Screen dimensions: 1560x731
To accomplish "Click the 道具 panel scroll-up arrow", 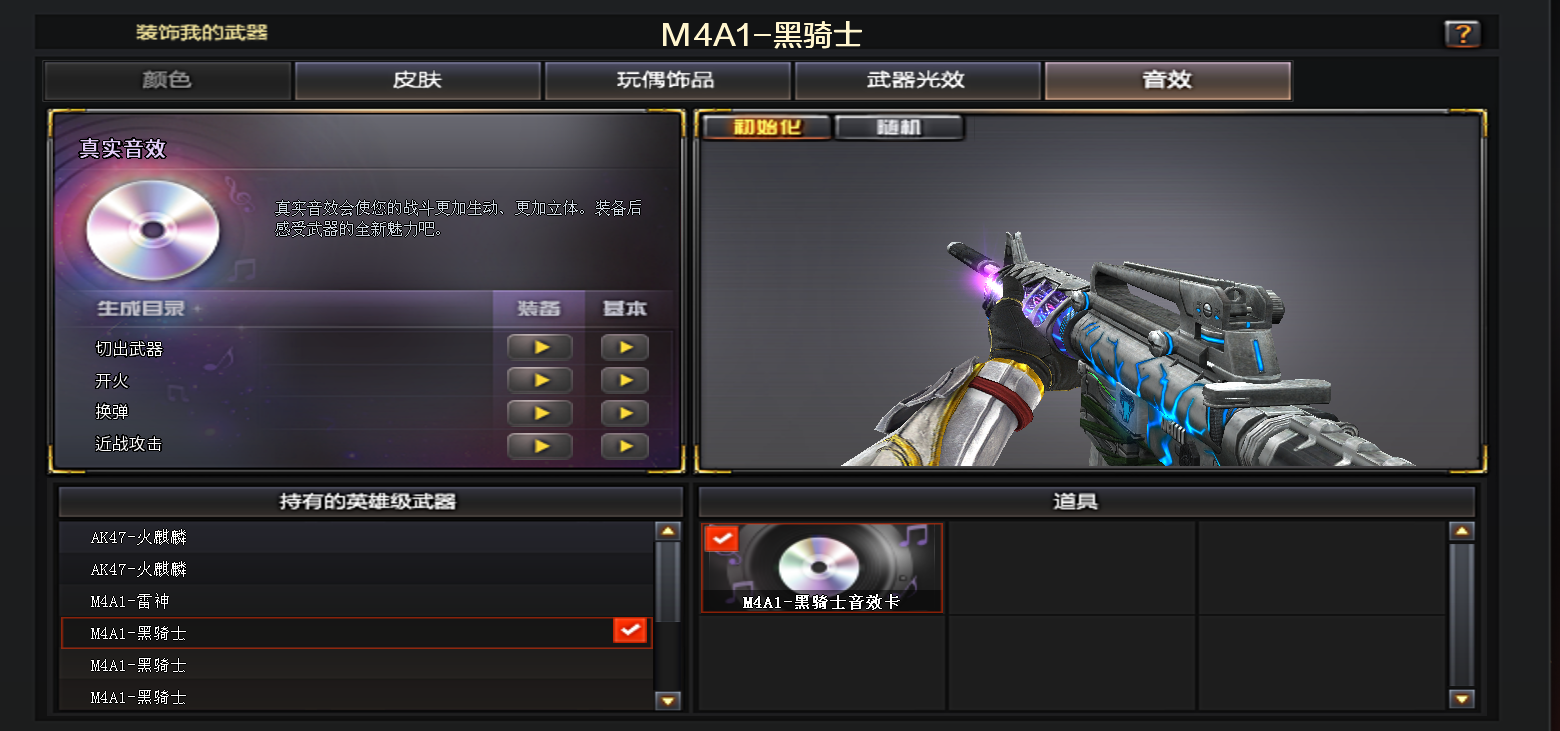I will [1462, 532].
